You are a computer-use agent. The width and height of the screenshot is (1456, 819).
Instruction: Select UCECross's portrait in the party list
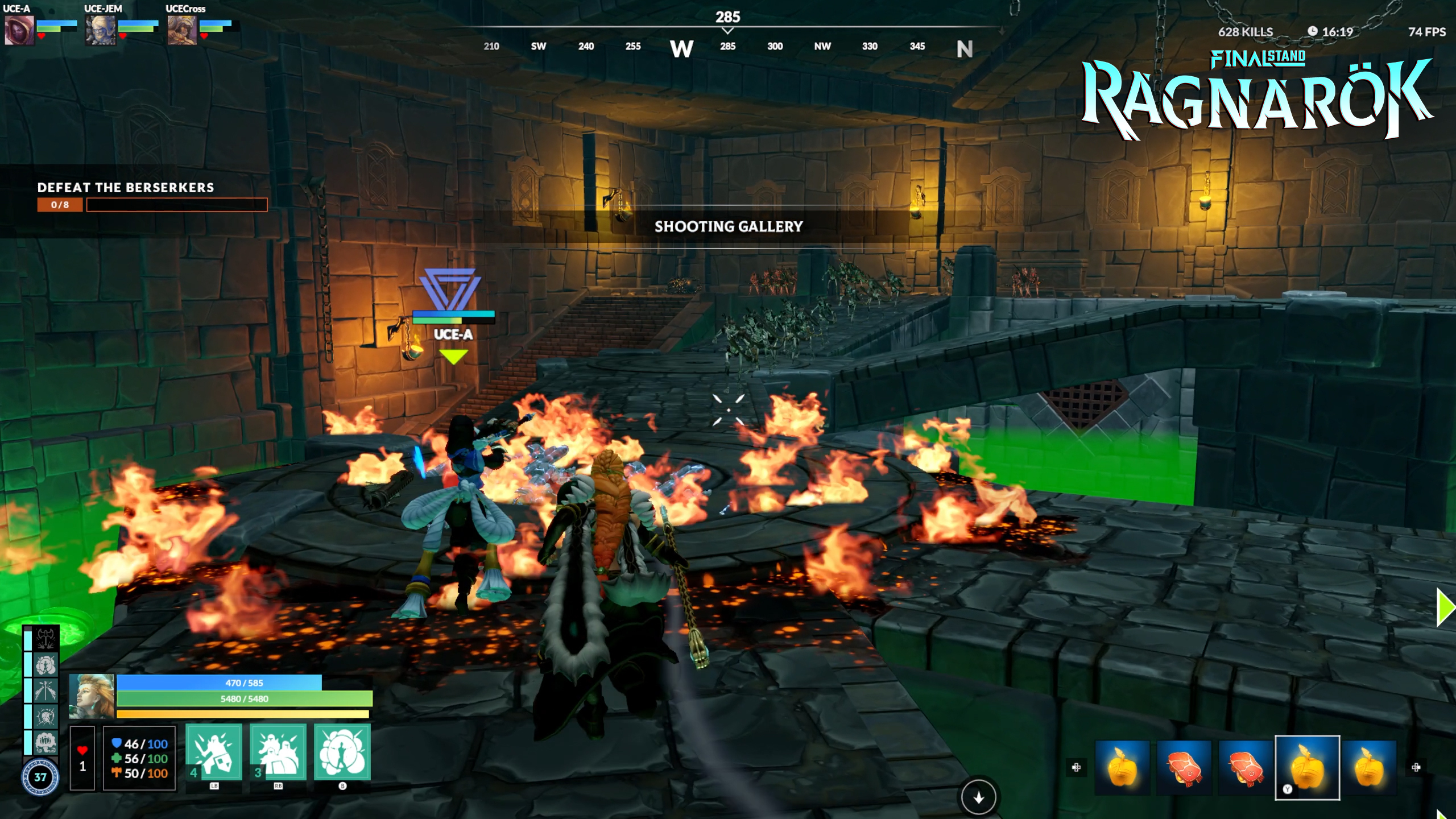point(182,32)
